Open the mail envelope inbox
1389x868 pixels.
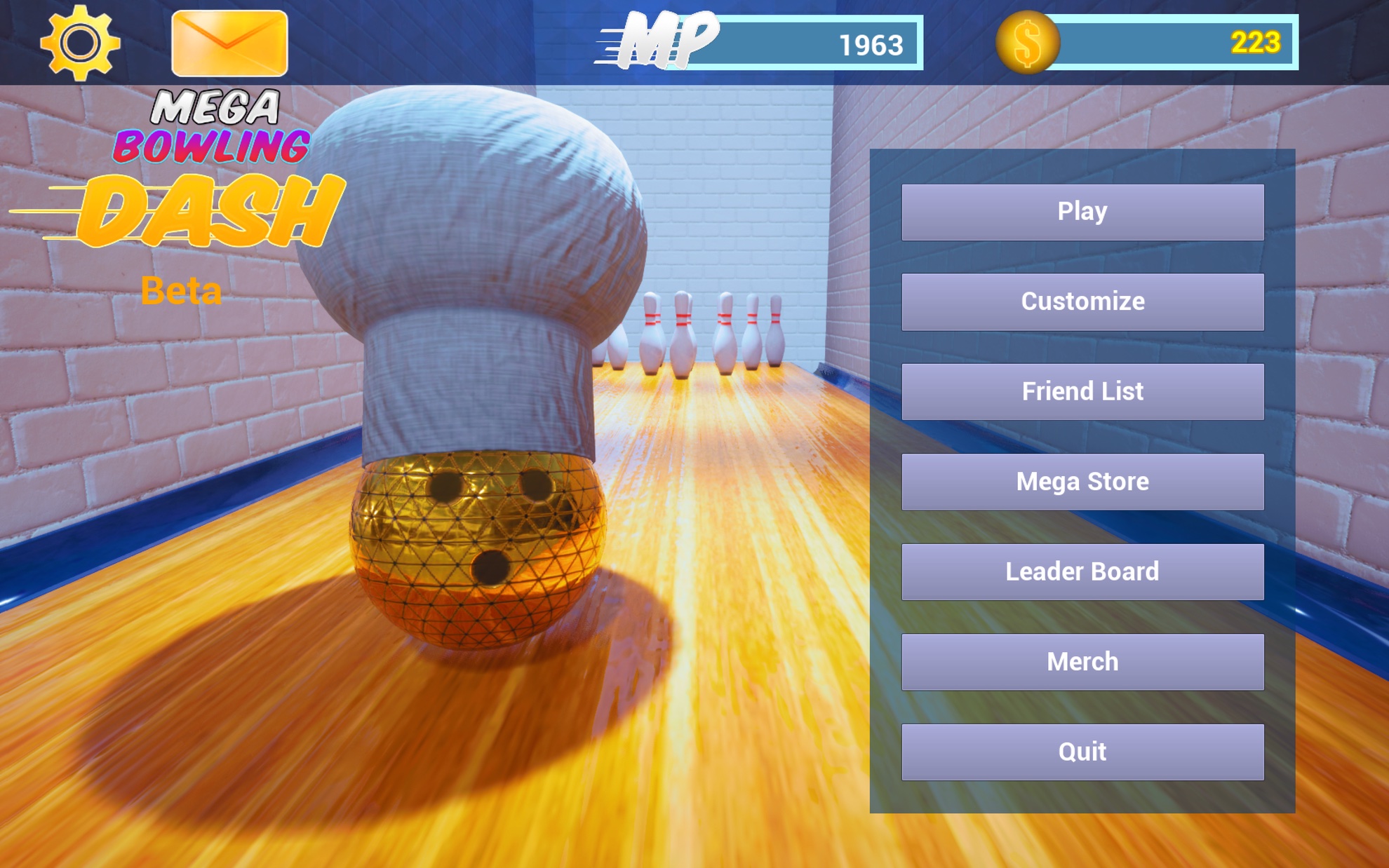pos(229,43)
